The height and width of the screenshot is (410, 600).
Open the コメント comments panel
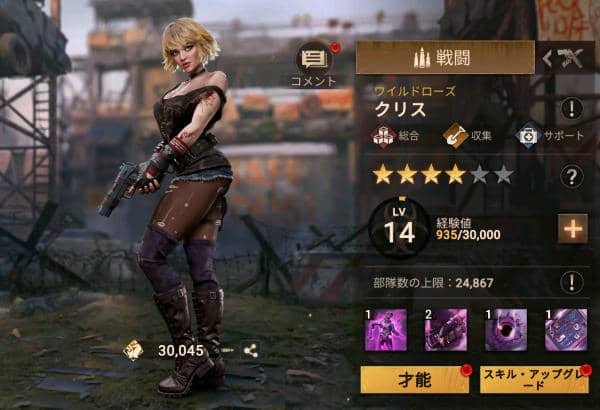coord(313,62)
